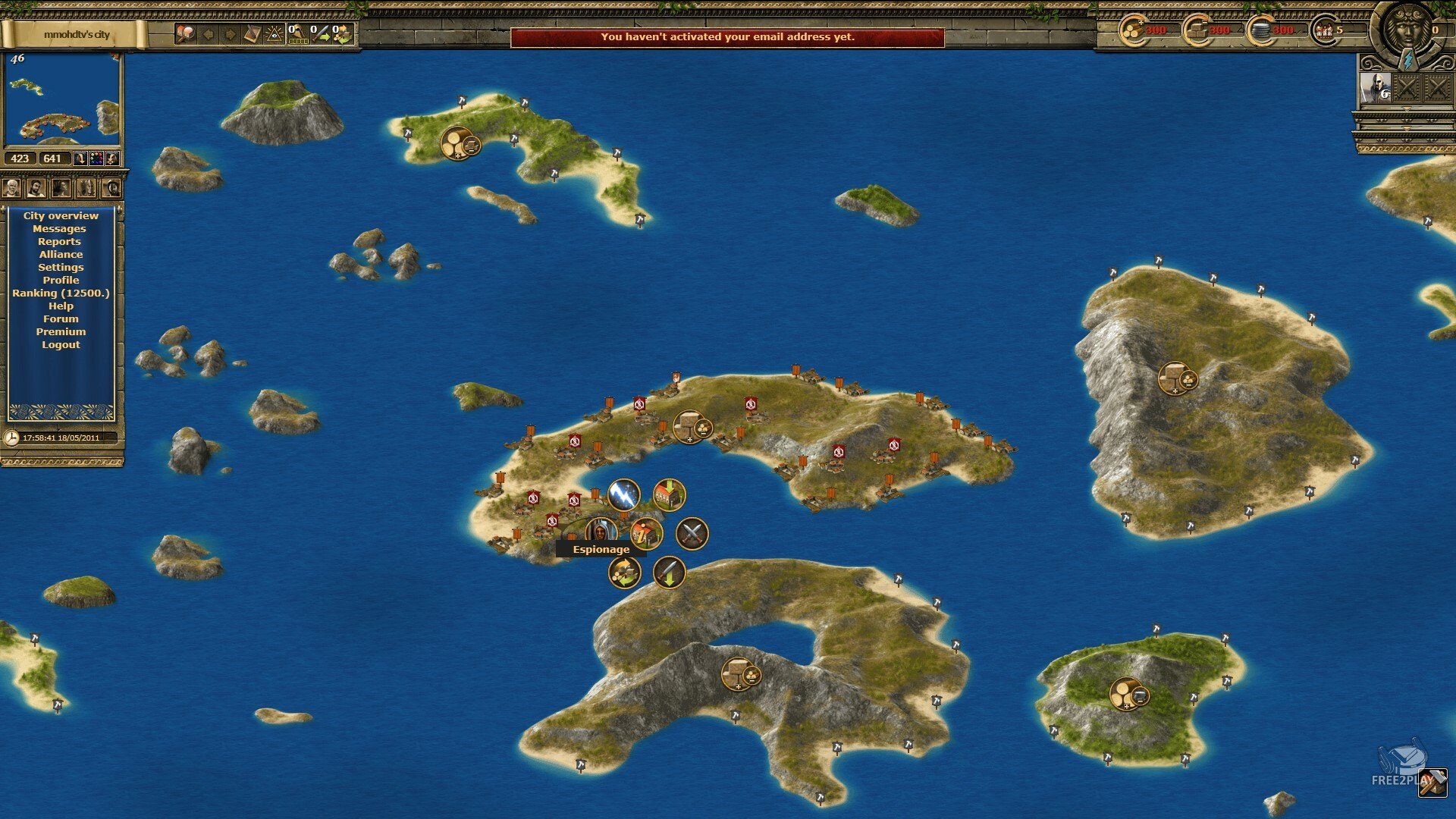Open Messages from the side menu
Image resolution: width=1456 pixels, height=819 pixels.
(x=59, y=229)
